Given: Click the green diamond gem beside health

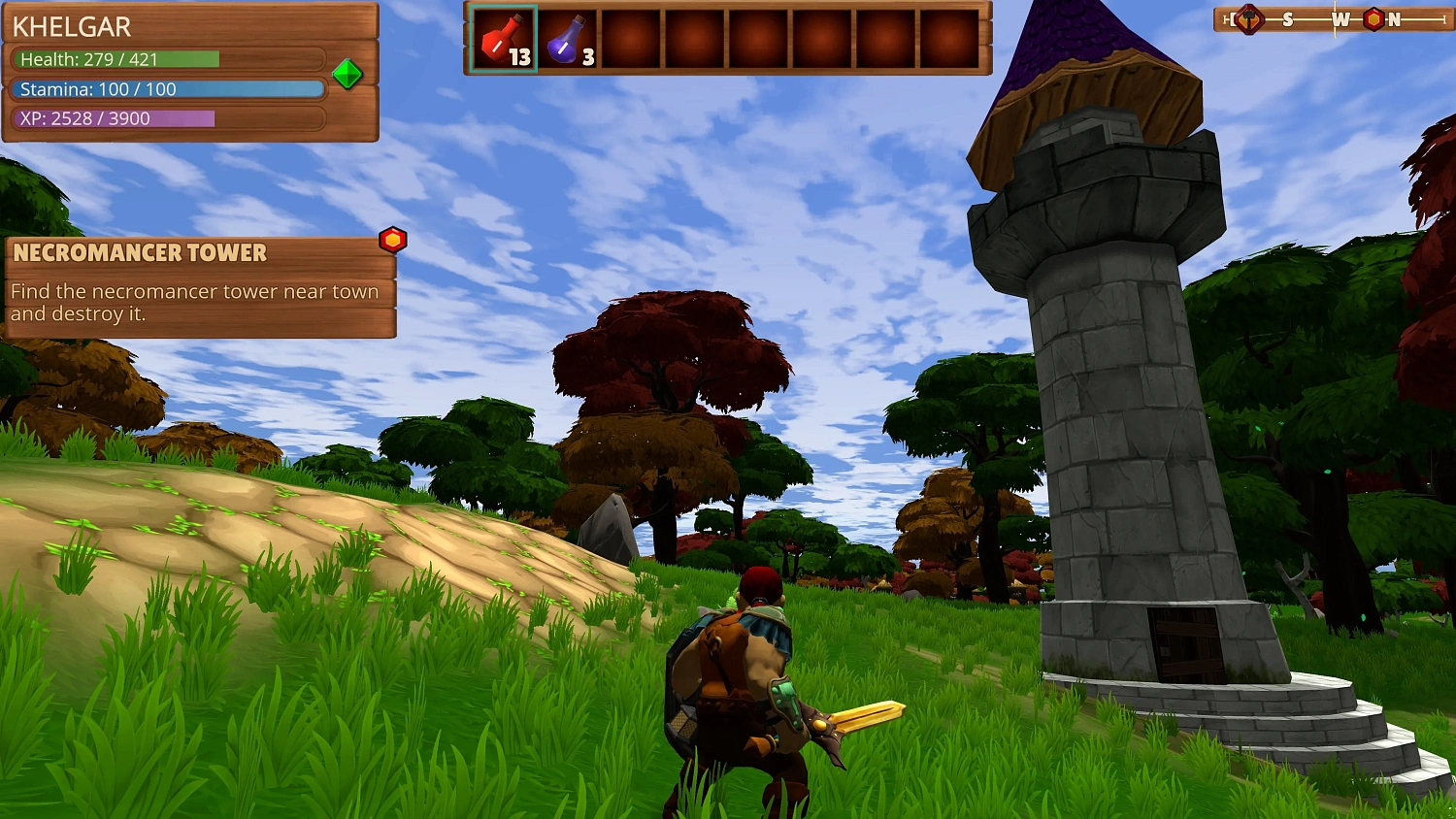Looking at the screenshot, I should 347,74.
